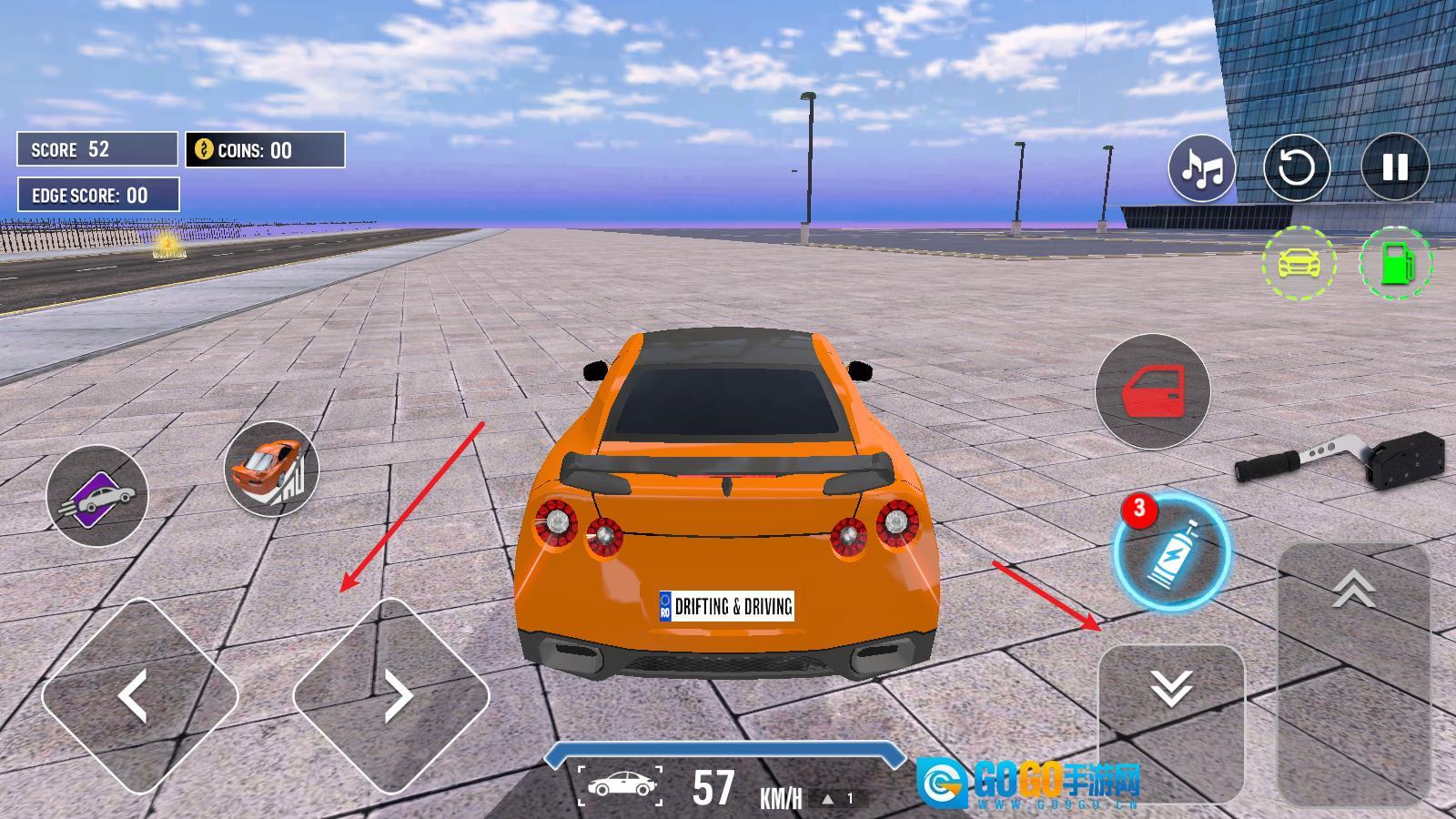Tap the purple speeding car icon

pyautogui.click(x=97, y=496)
